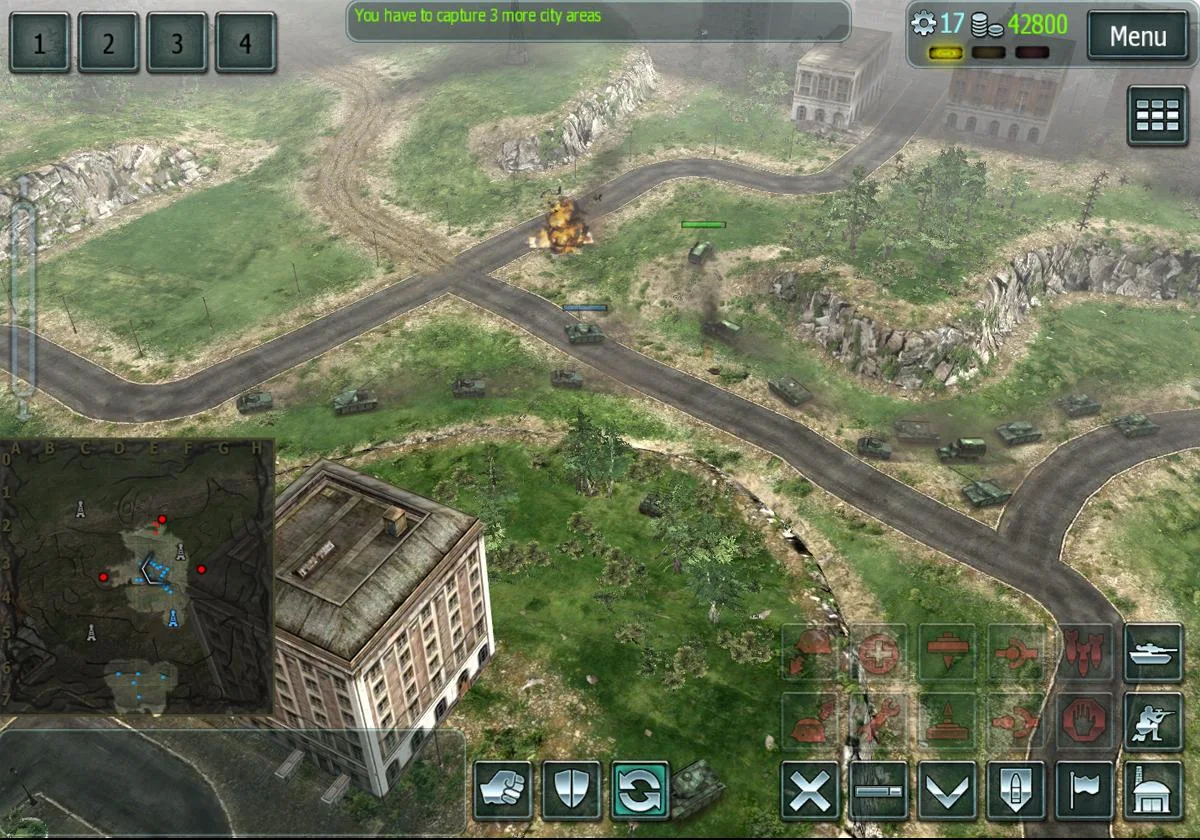Call the red triple-bomb airstrike
Screen dimensions: 1200x840
pos(1085,654)
